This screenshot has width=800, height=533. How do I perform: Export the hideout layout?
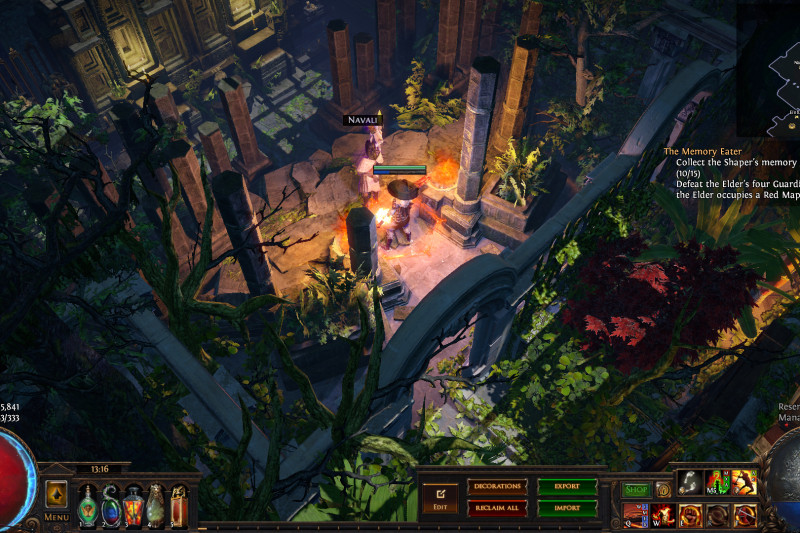(567, 486)
